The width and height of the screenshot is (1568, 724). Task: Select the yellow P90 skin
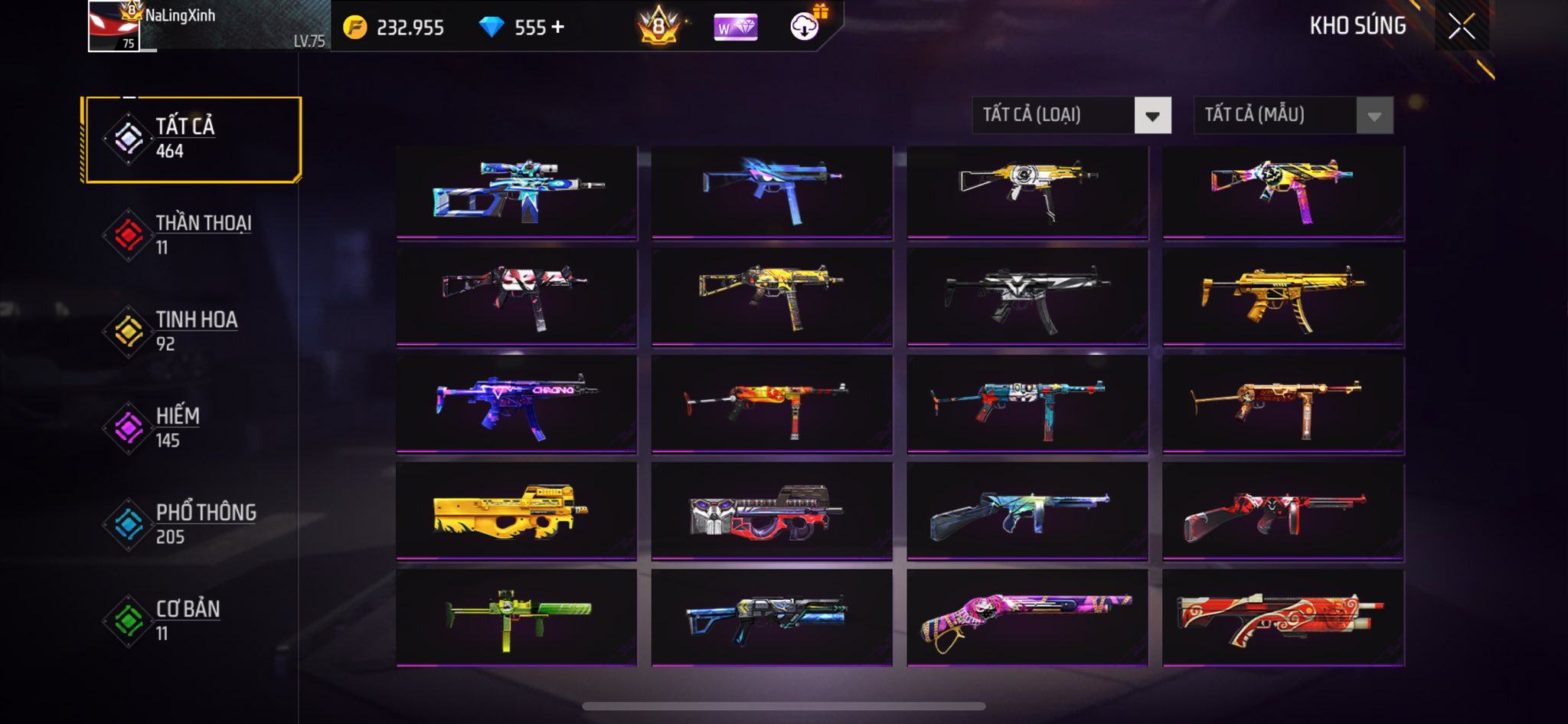[x=517, y=510]
